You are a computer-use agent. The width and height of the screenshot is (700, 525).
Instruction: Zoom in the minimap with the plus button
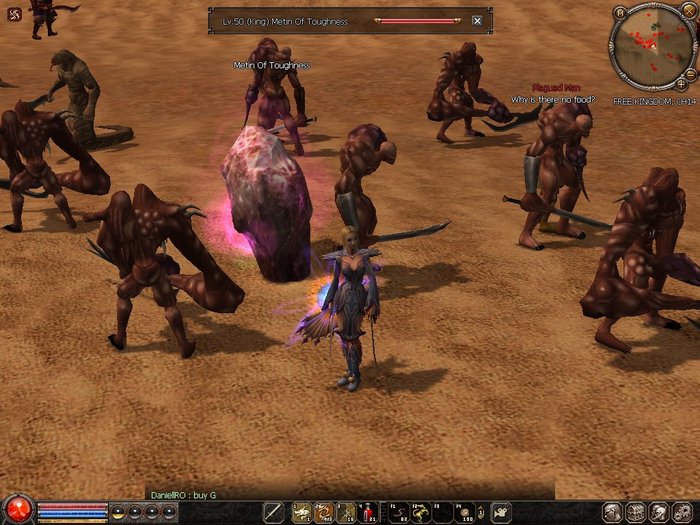tap(681, 84)
